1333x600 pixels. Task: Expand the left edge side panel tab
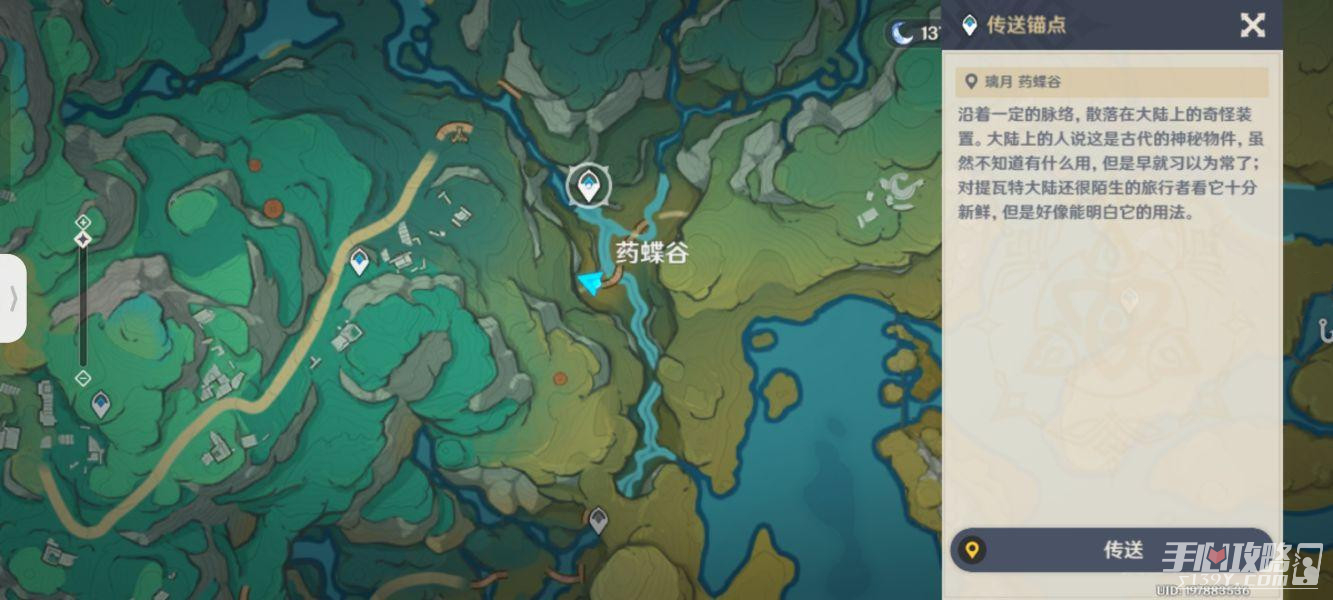point(12,298)
